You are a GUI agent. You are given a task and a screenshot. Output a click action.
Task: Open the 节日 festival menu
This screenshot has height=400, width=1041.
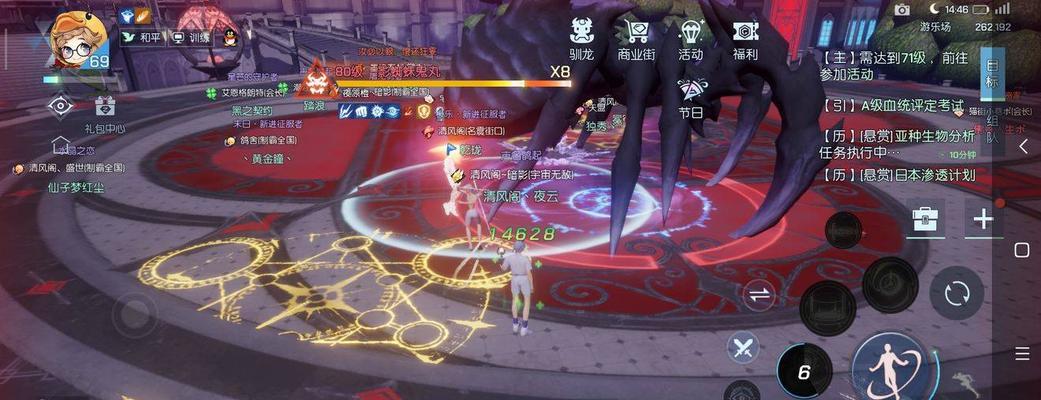point(691,97)
